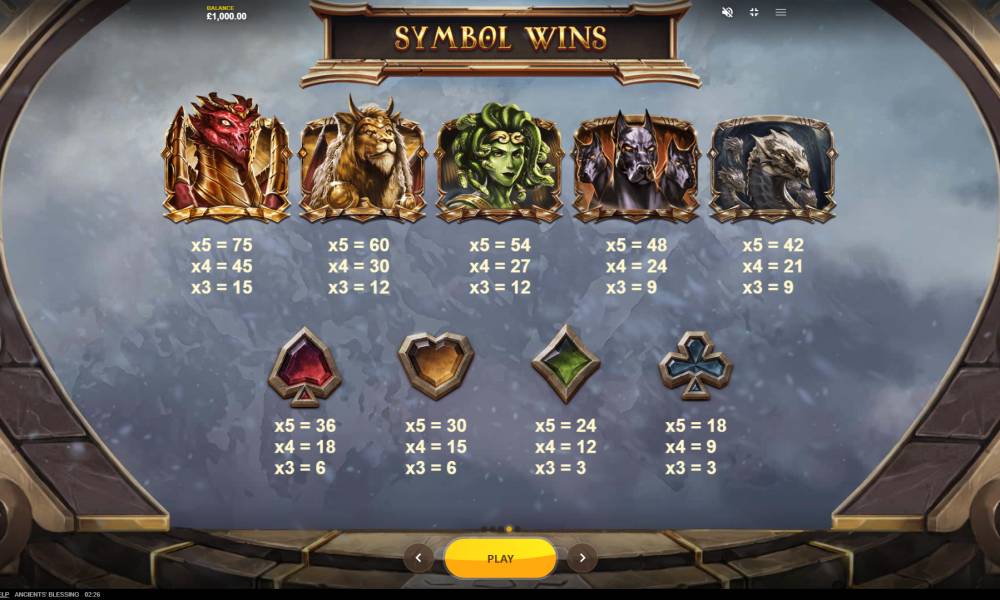This screenshot has width=1000, height=600.
Task: Go to the previous paytable page
Action: click(418, 559)
